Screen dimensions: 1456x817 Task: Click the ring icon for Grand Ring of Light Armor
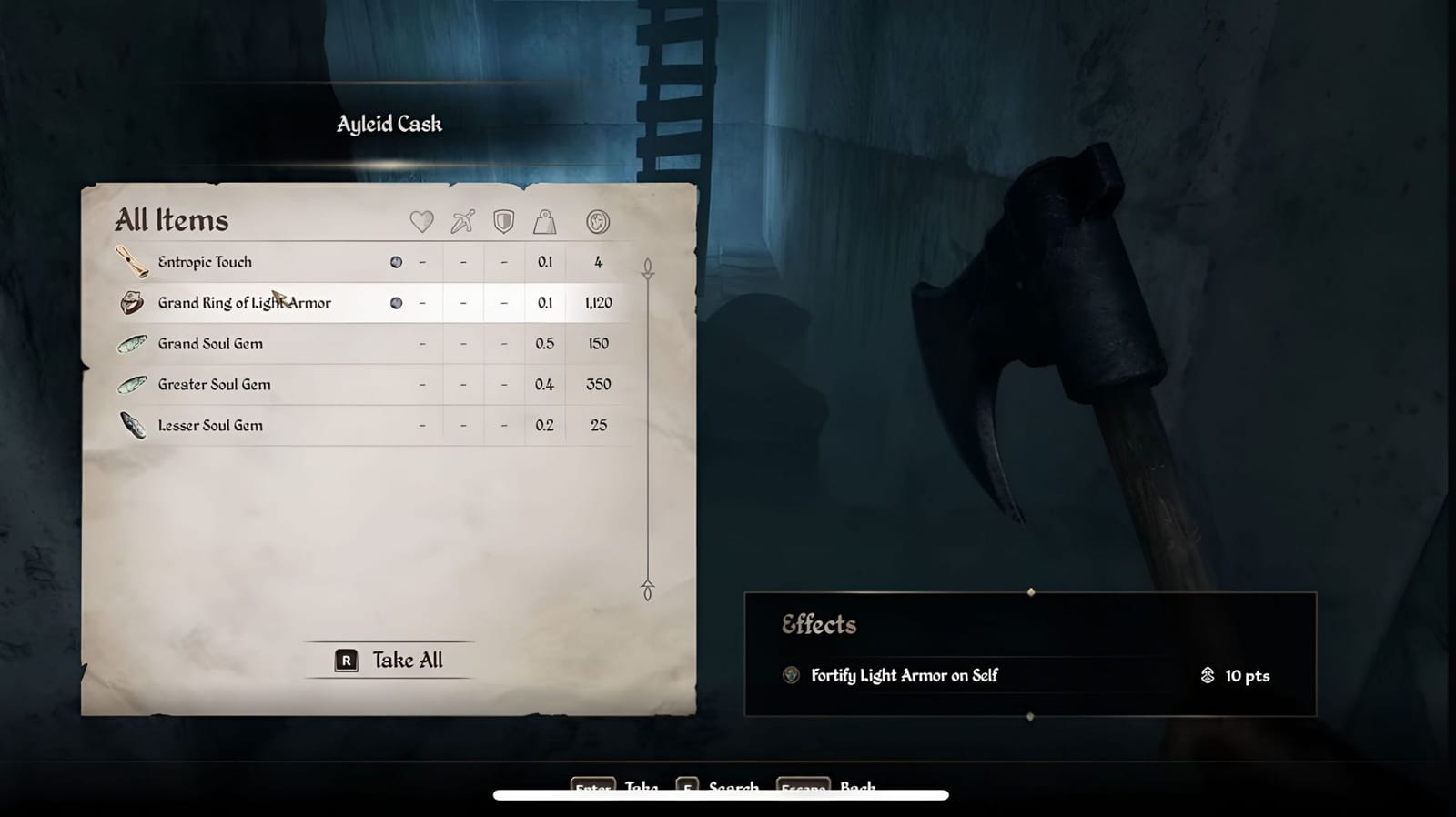(131, 302)
